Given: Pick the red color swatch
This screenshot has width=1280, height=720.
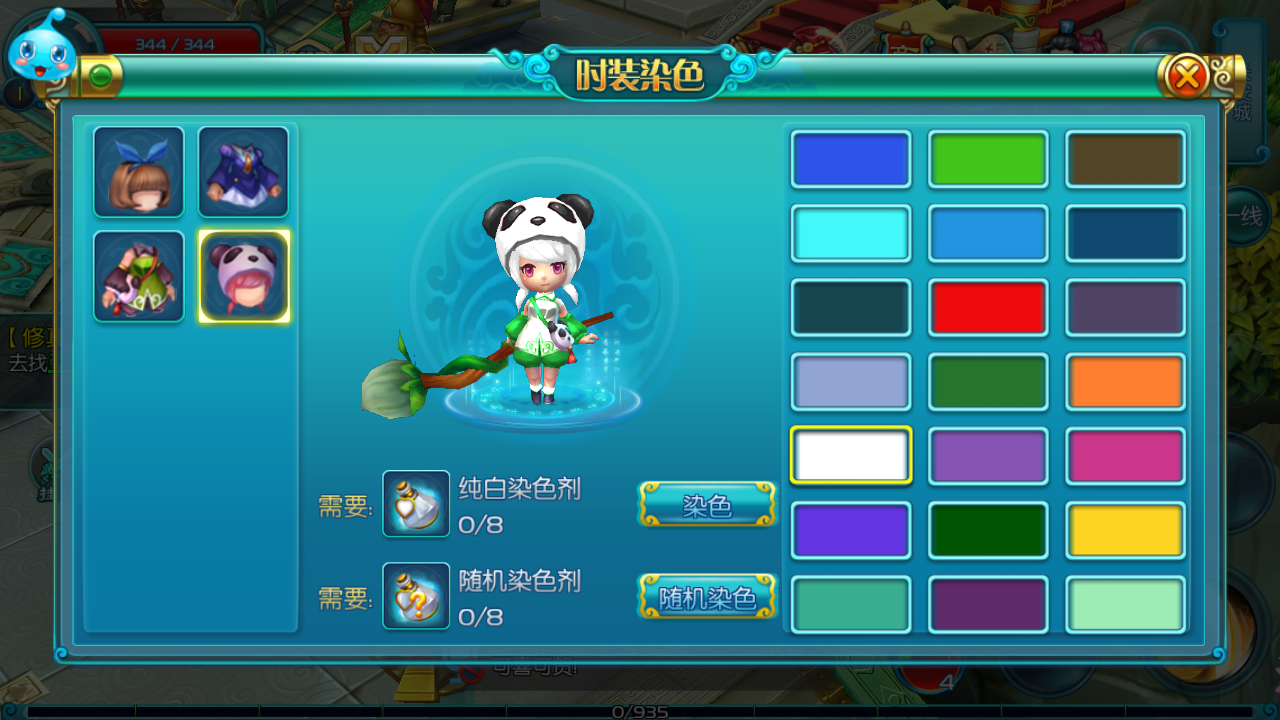Looking at the screenshot, I should click(988, 307).
